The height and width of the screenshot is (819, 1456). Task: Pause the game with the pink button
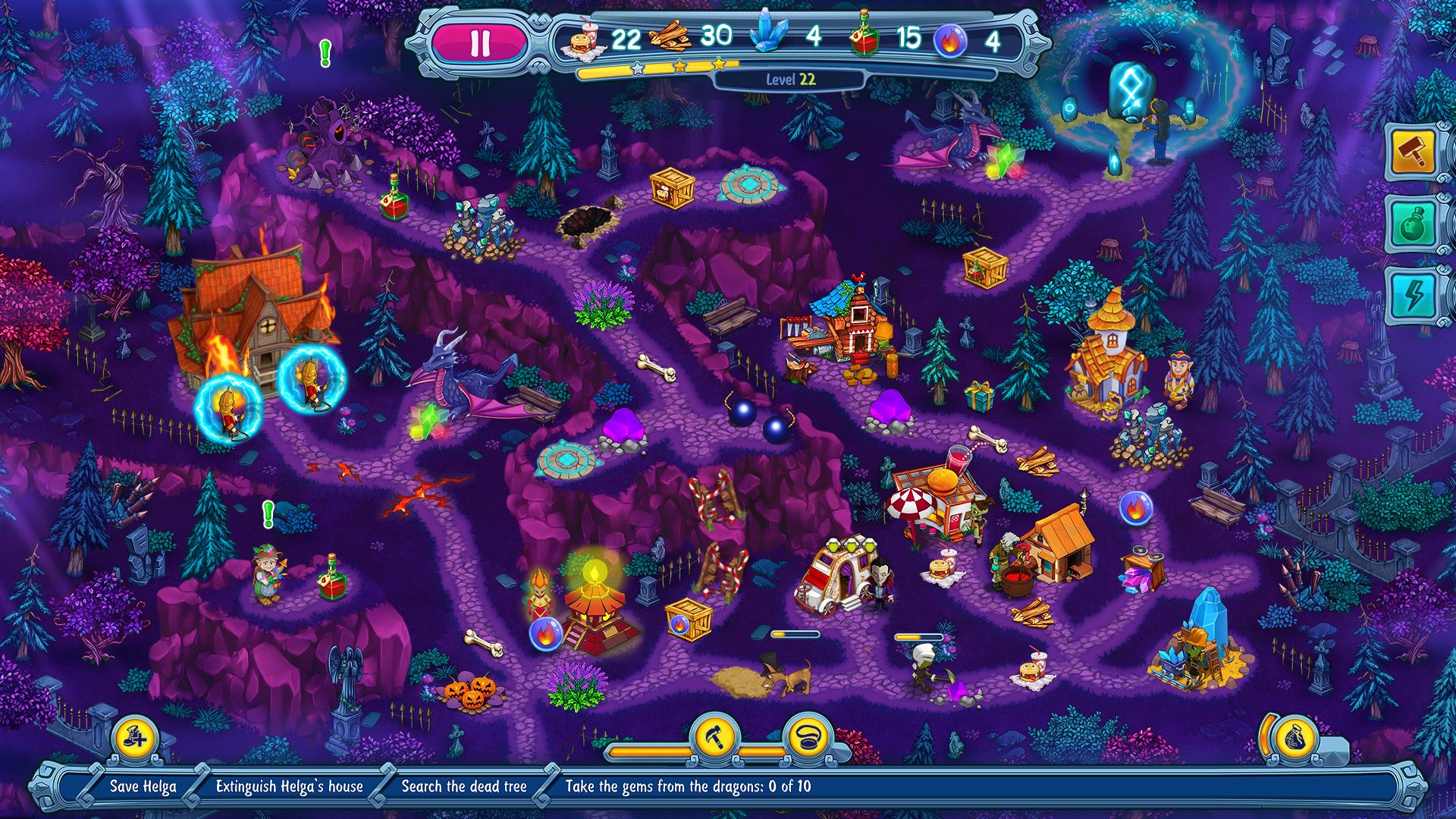[x=480, y=43]
